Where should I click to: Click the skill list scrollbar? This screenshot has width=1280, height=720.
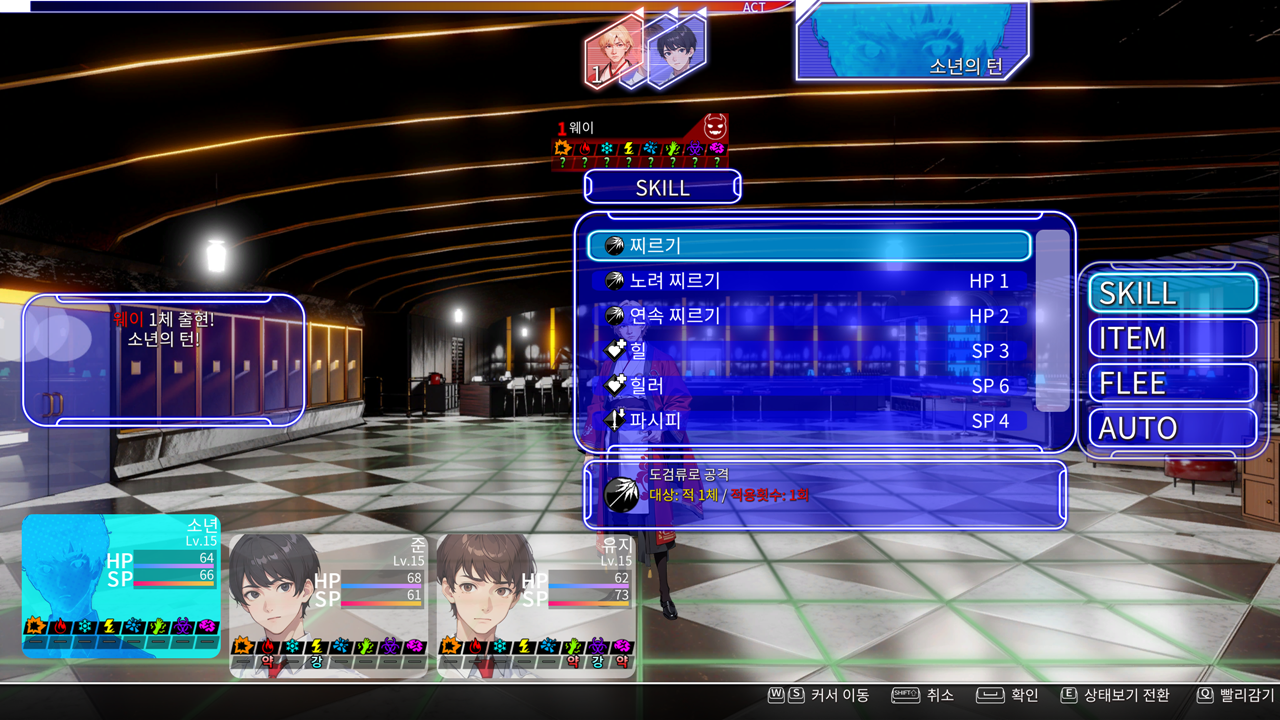1052,320
